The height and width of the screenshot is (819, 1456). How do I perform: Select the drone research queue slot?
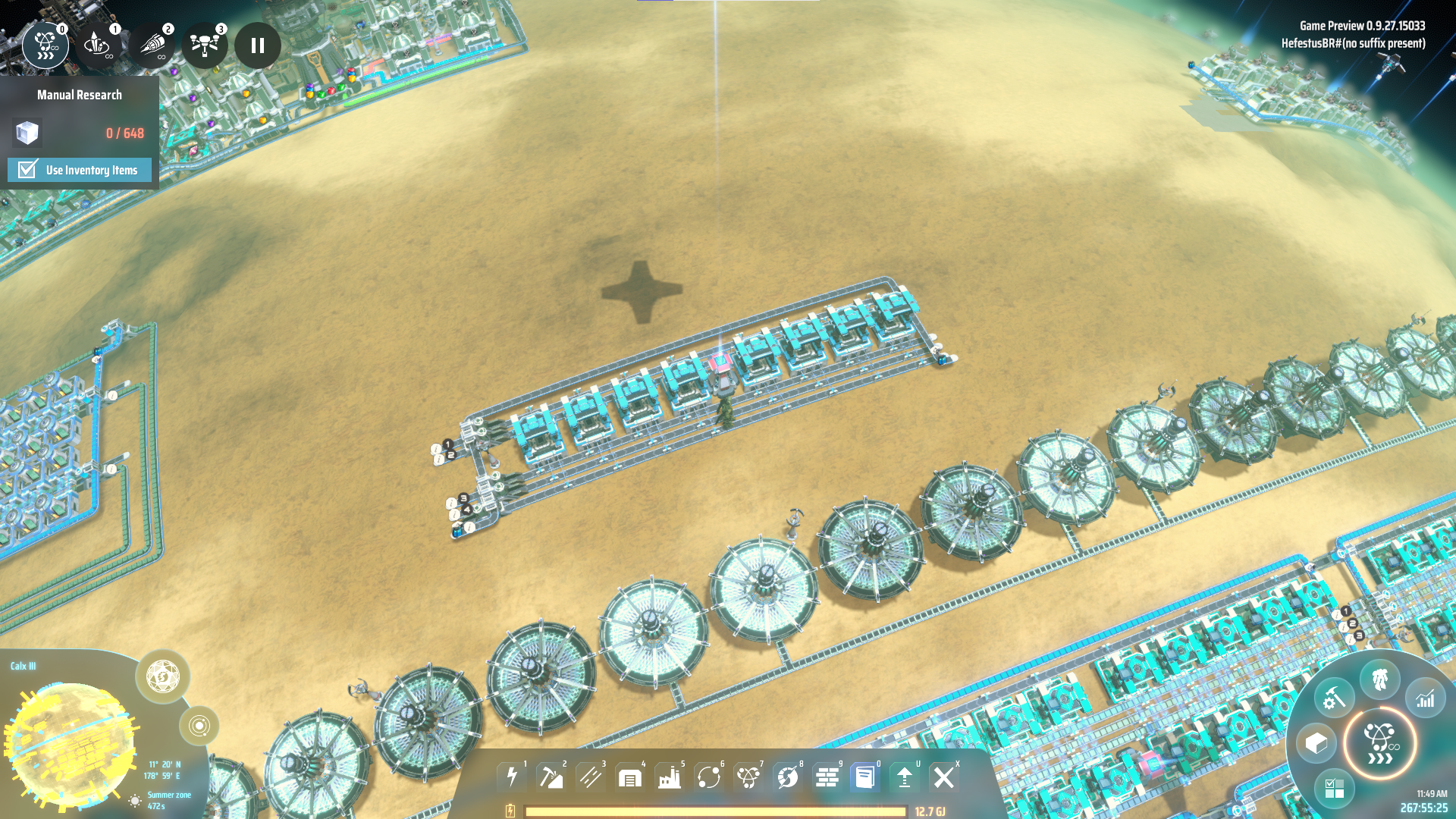click(205, 45)
